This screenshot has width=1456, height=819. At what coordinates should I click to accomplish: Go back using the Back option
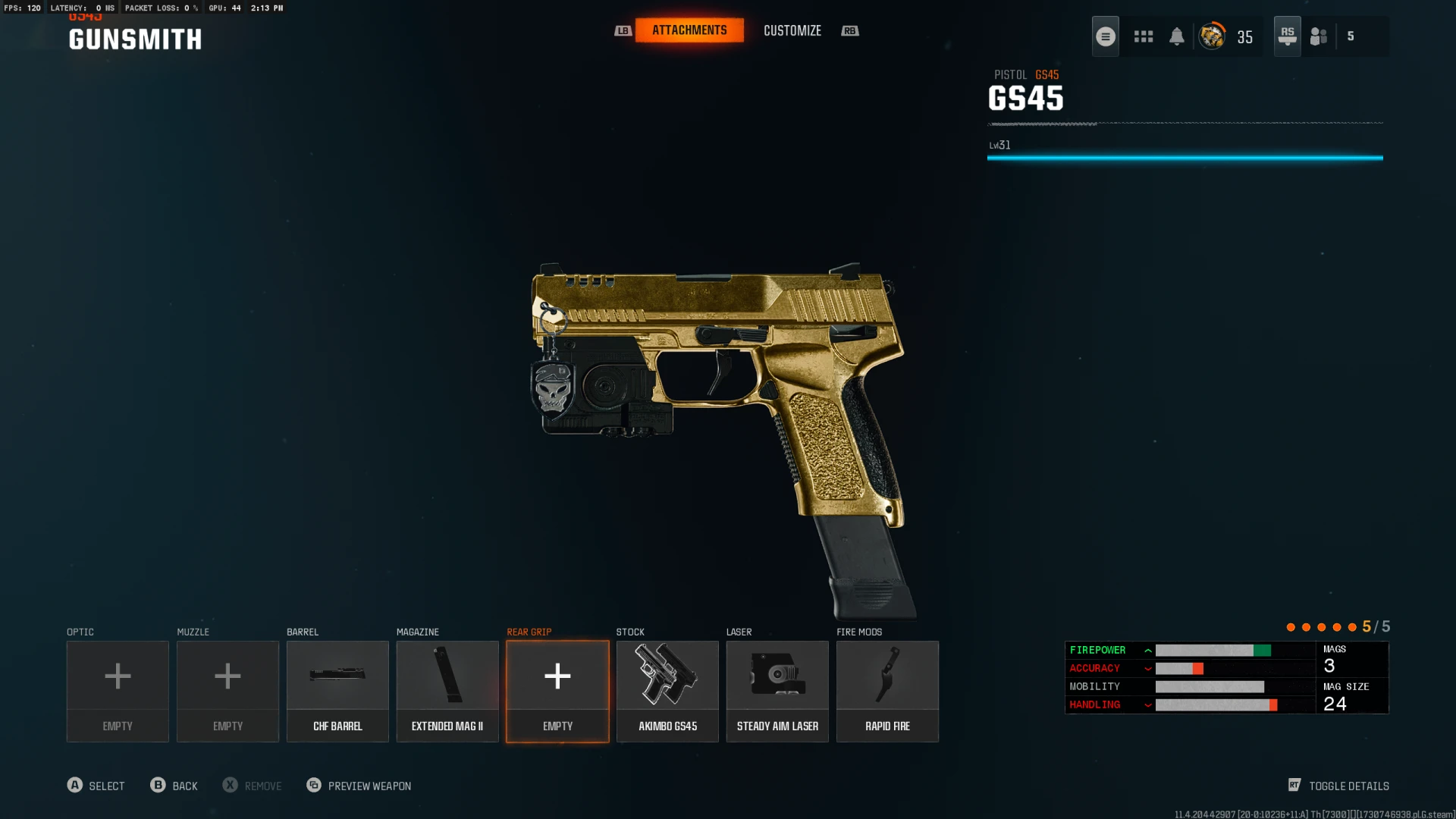point(174,786)
